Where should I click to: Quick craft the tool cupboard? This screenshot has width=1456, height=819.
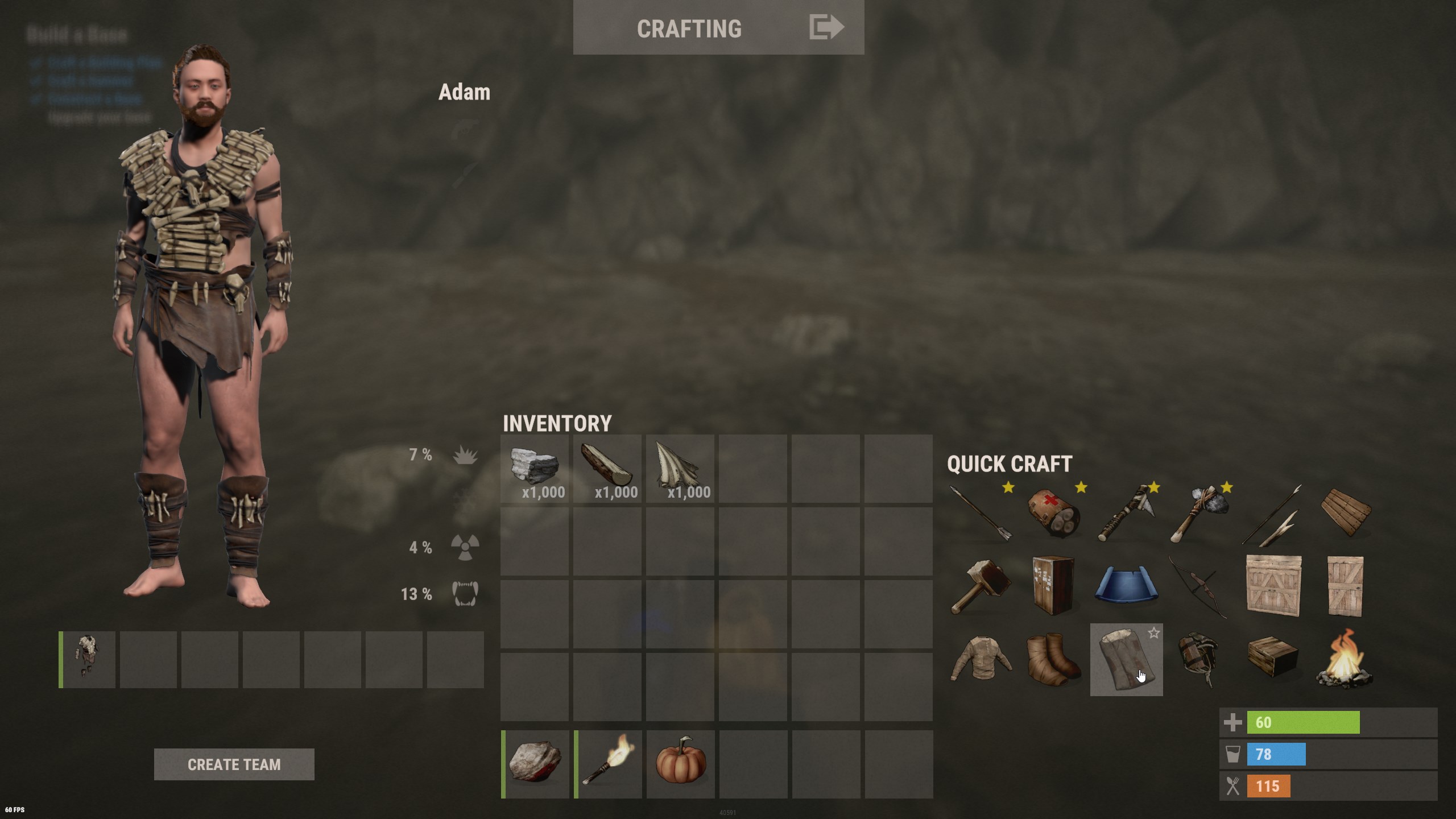click(1053, 586)
